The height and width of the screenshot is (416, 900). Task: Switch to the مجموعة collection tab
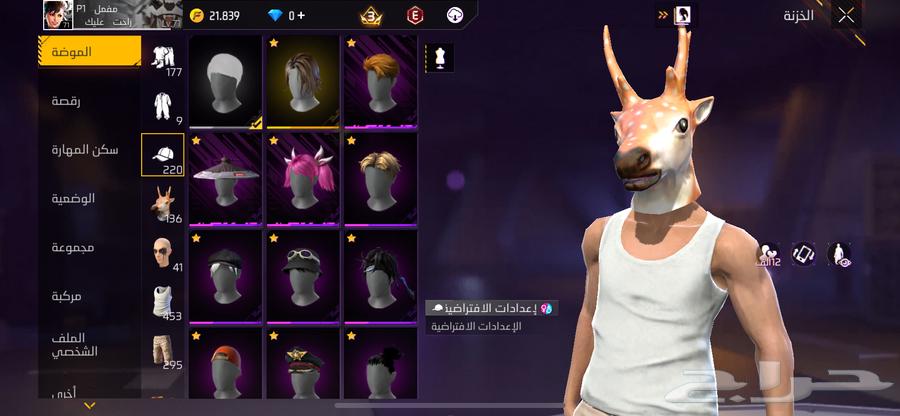90,247
